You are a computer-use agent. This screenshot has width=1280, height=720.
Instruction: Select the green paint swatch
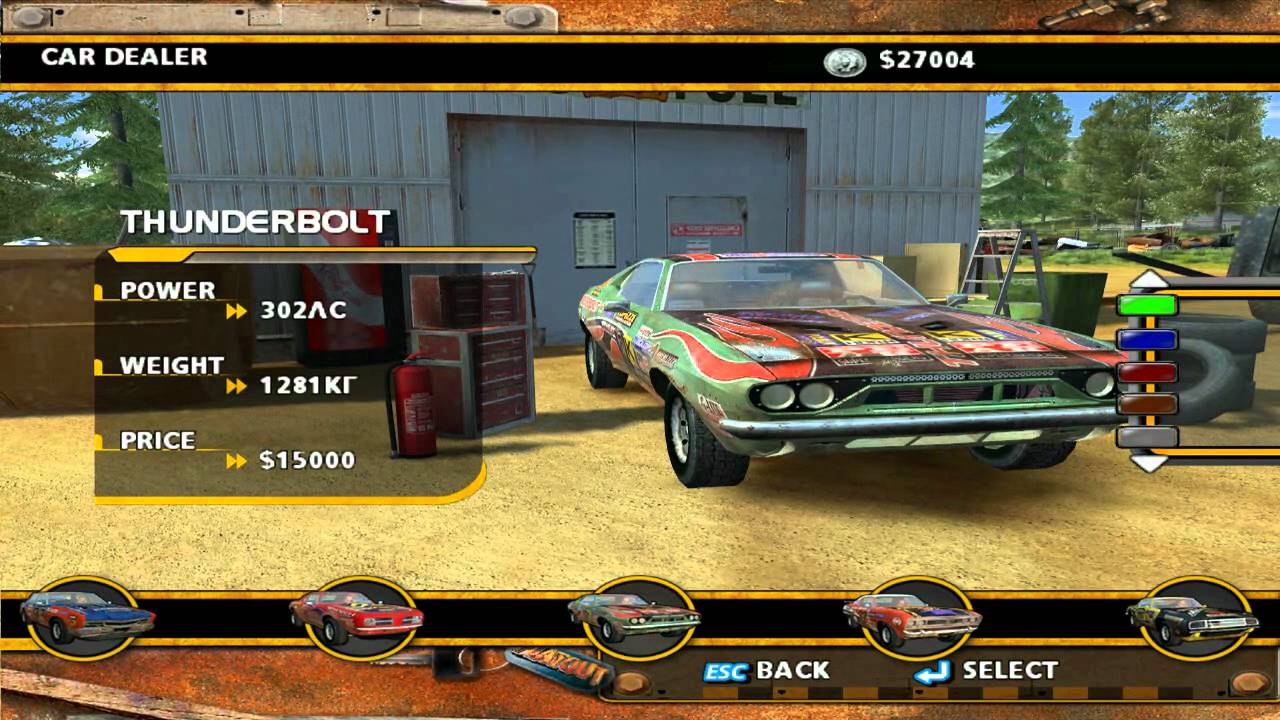[1147, 305]
